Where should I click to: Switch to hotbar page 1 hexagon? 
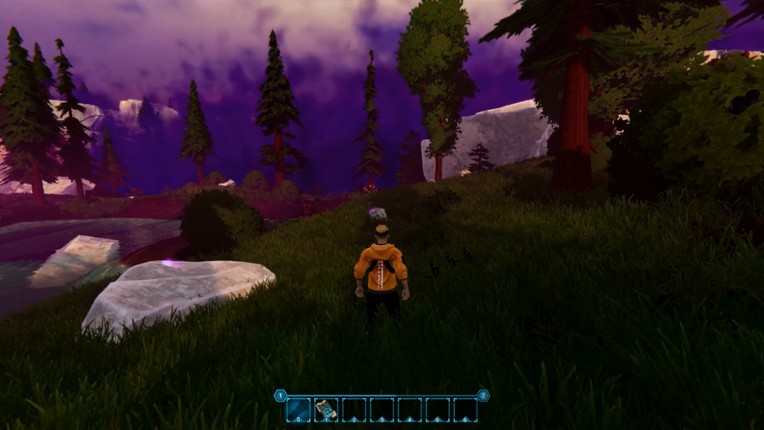tap(281, 395)
